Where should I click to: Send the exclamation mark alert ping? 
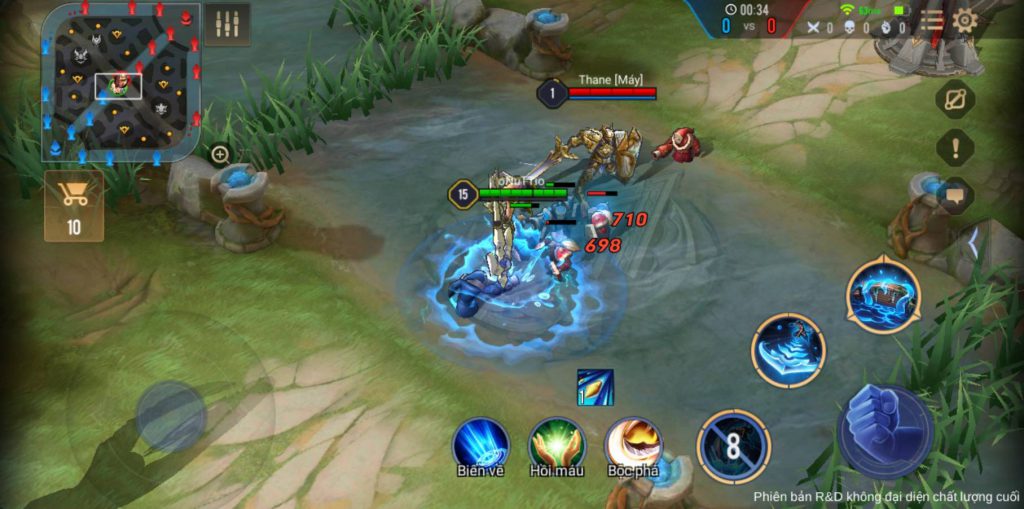[x=955, y=148]
